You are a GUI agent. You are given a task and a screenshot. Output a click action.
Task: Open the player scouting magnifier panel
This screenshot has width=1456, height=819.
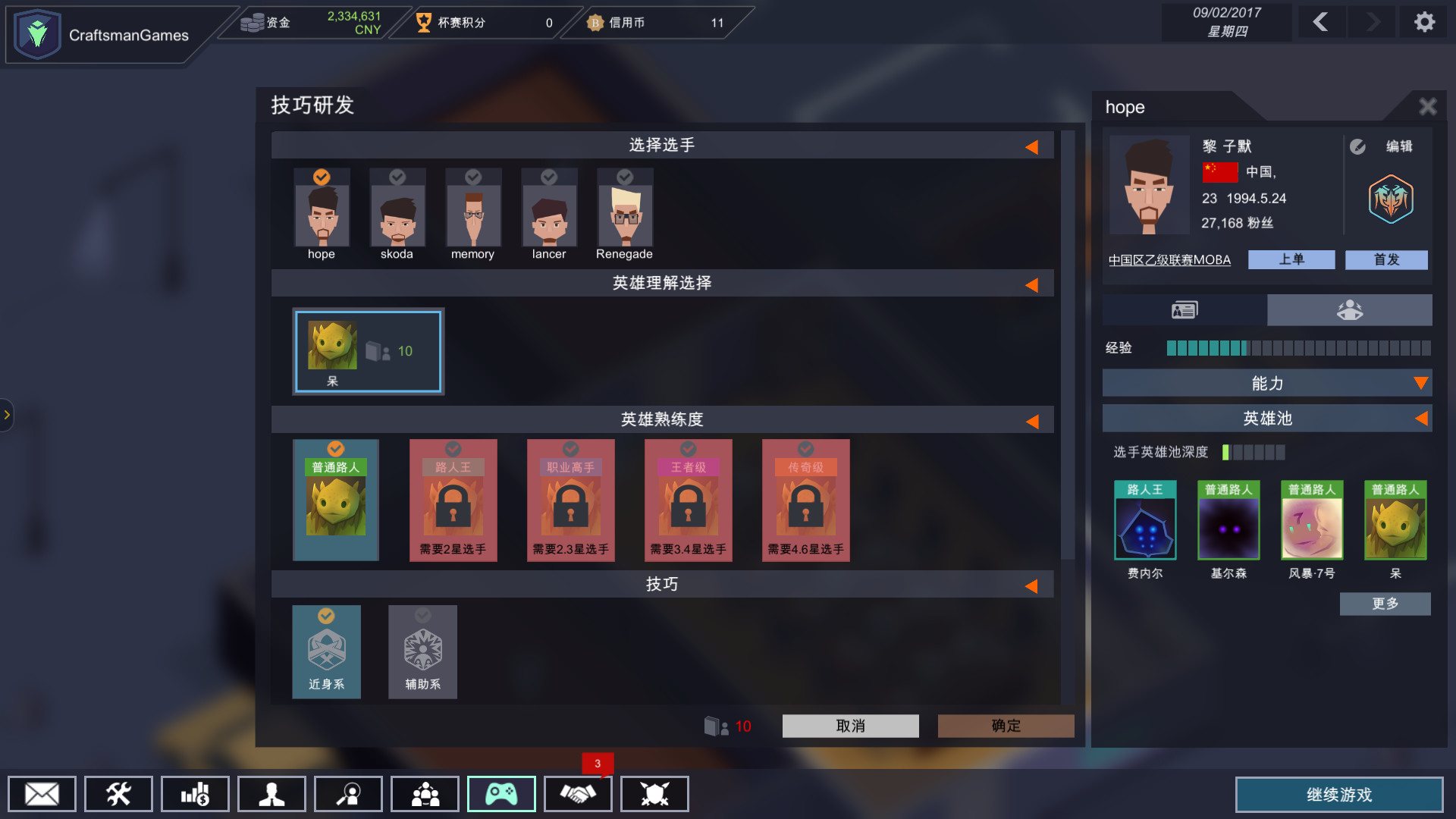[348, 793]
